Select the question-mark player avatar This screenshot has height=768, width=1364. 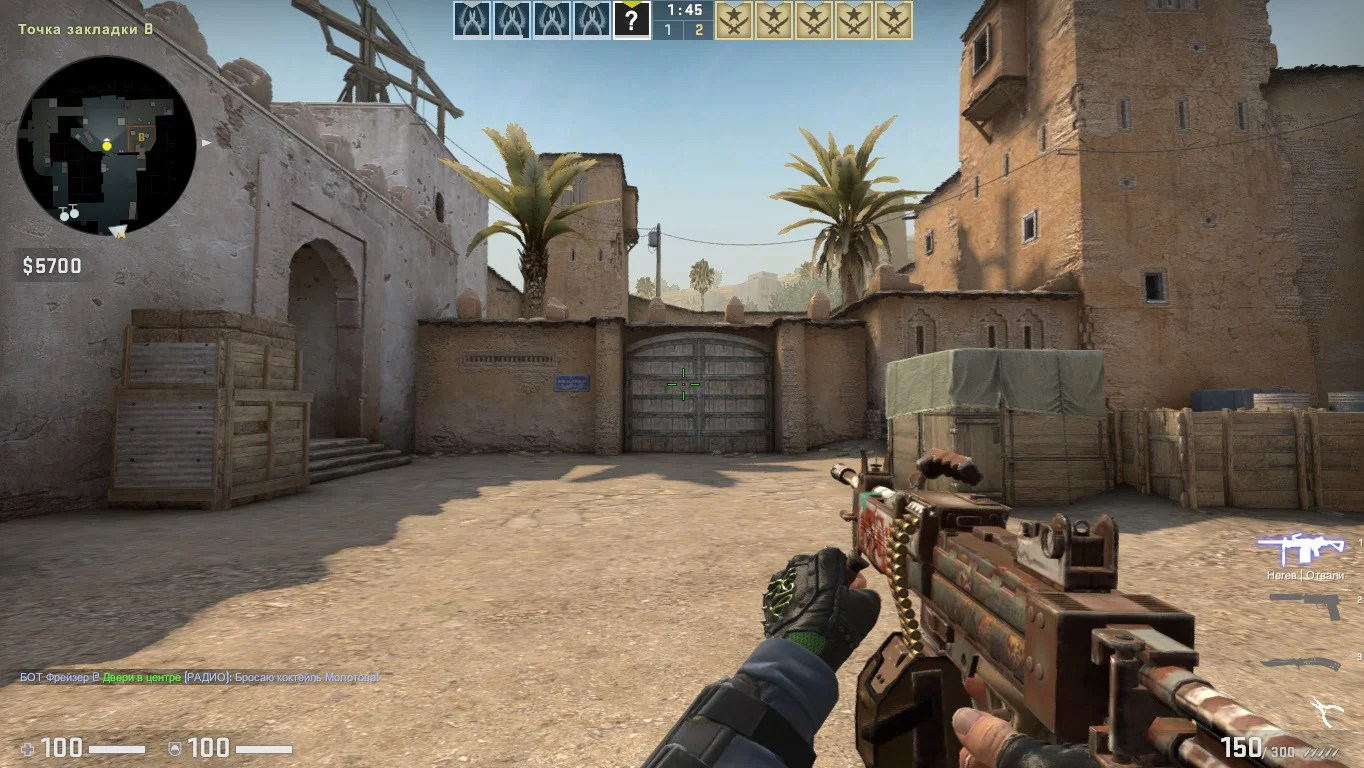click(x=631, y=20)
